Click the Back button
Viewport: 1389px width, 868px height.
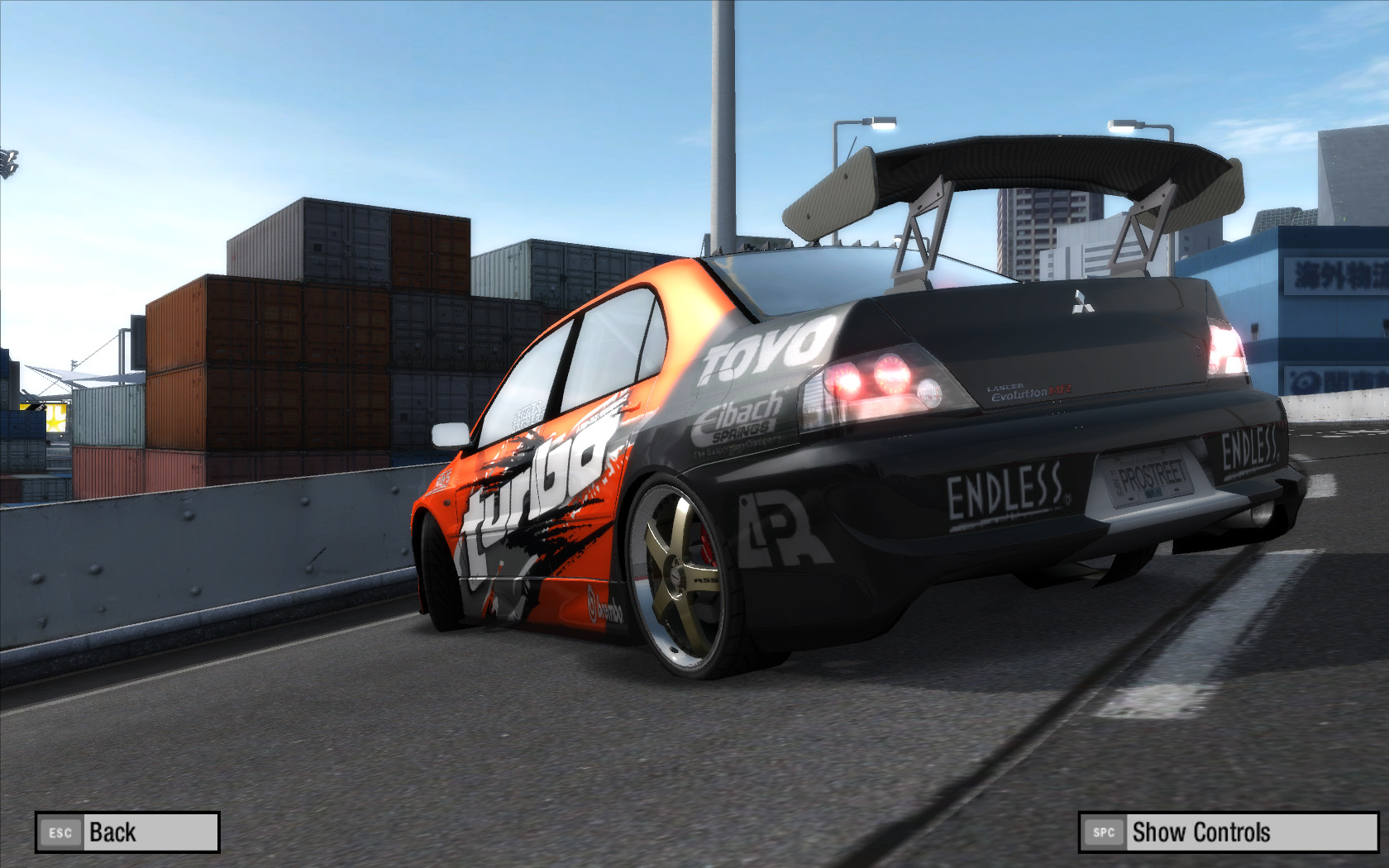127,832
